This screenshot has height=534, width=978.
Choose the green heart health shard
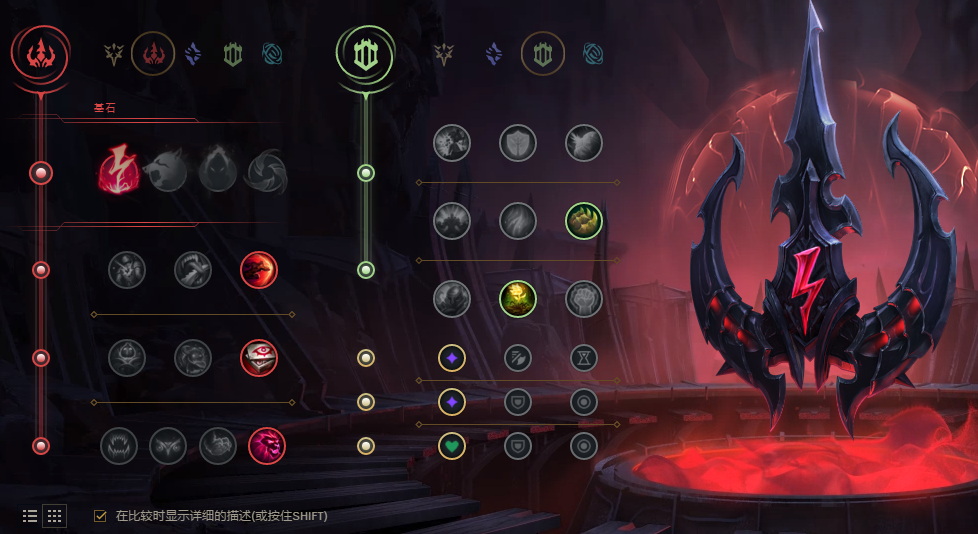[x=452, y=446]
